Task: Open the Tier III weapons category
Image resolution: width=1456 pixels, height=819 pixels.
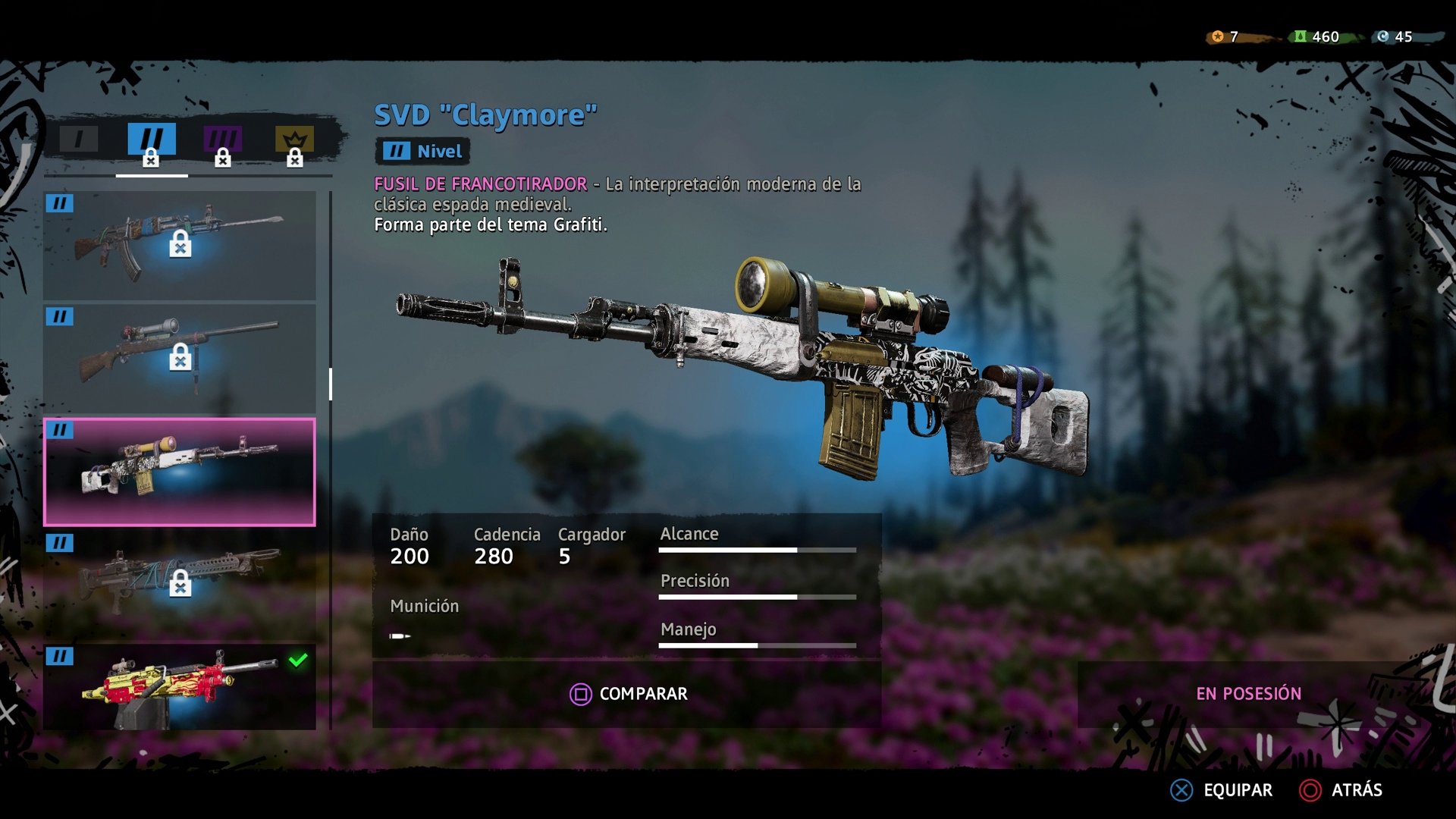Action: point(222,138)
